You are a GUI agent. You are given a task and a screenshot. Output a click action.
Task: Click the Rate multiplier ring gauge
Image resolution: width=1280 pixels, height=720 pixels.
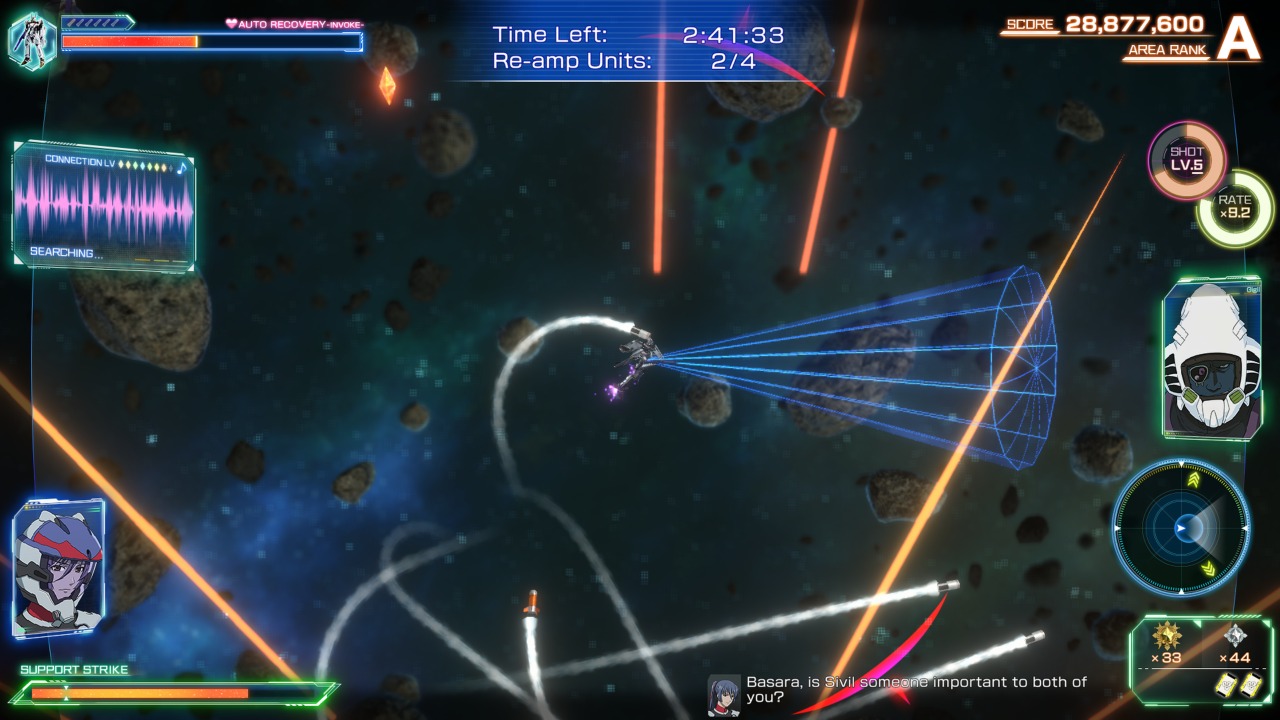click(x=1235, y=208)
